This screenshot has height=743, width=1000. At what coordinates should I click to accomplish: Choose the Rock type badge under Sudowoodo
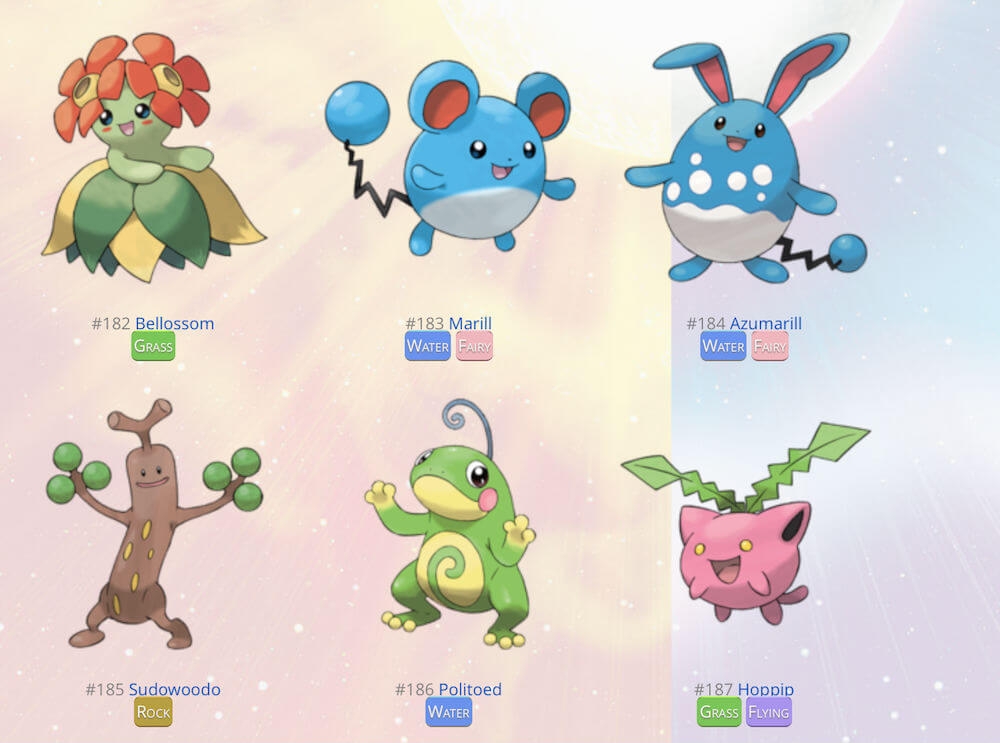(x=153, y=713)
